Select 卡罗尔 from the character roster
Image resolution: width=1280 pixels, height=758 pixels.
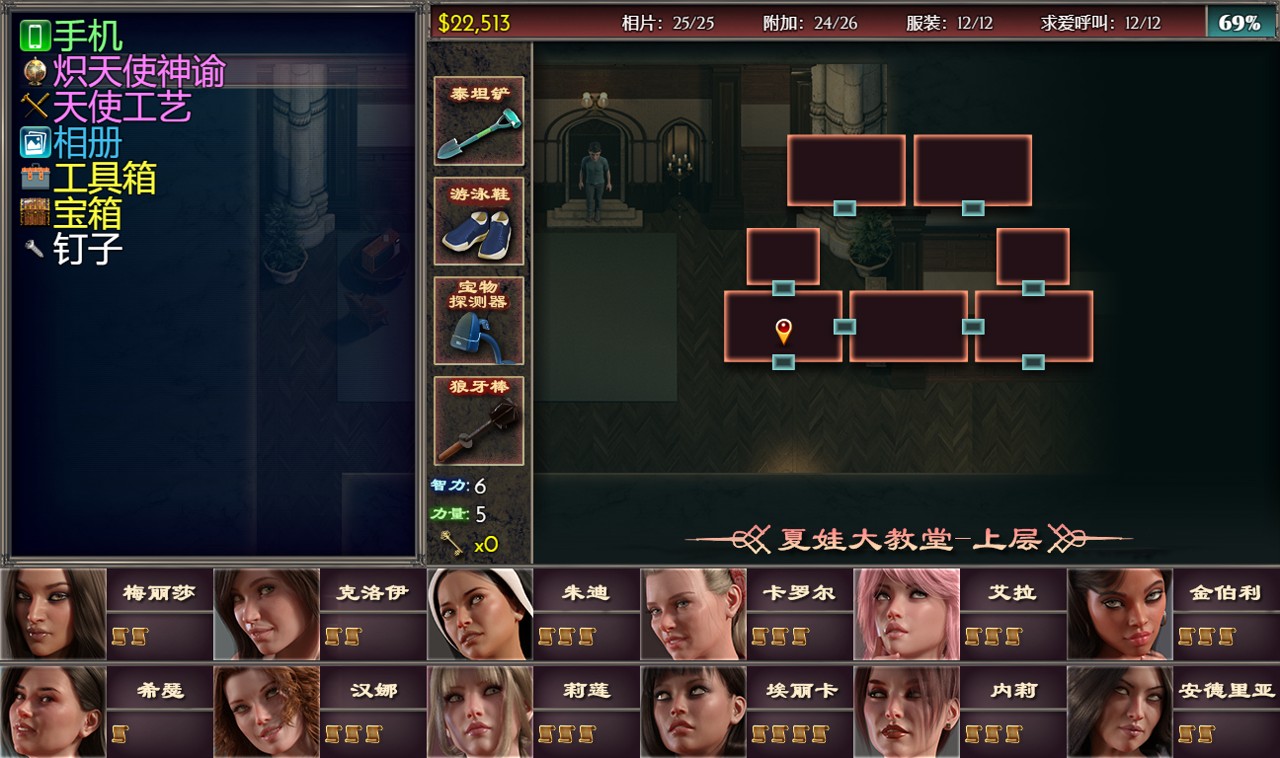[x=693, y=614]
